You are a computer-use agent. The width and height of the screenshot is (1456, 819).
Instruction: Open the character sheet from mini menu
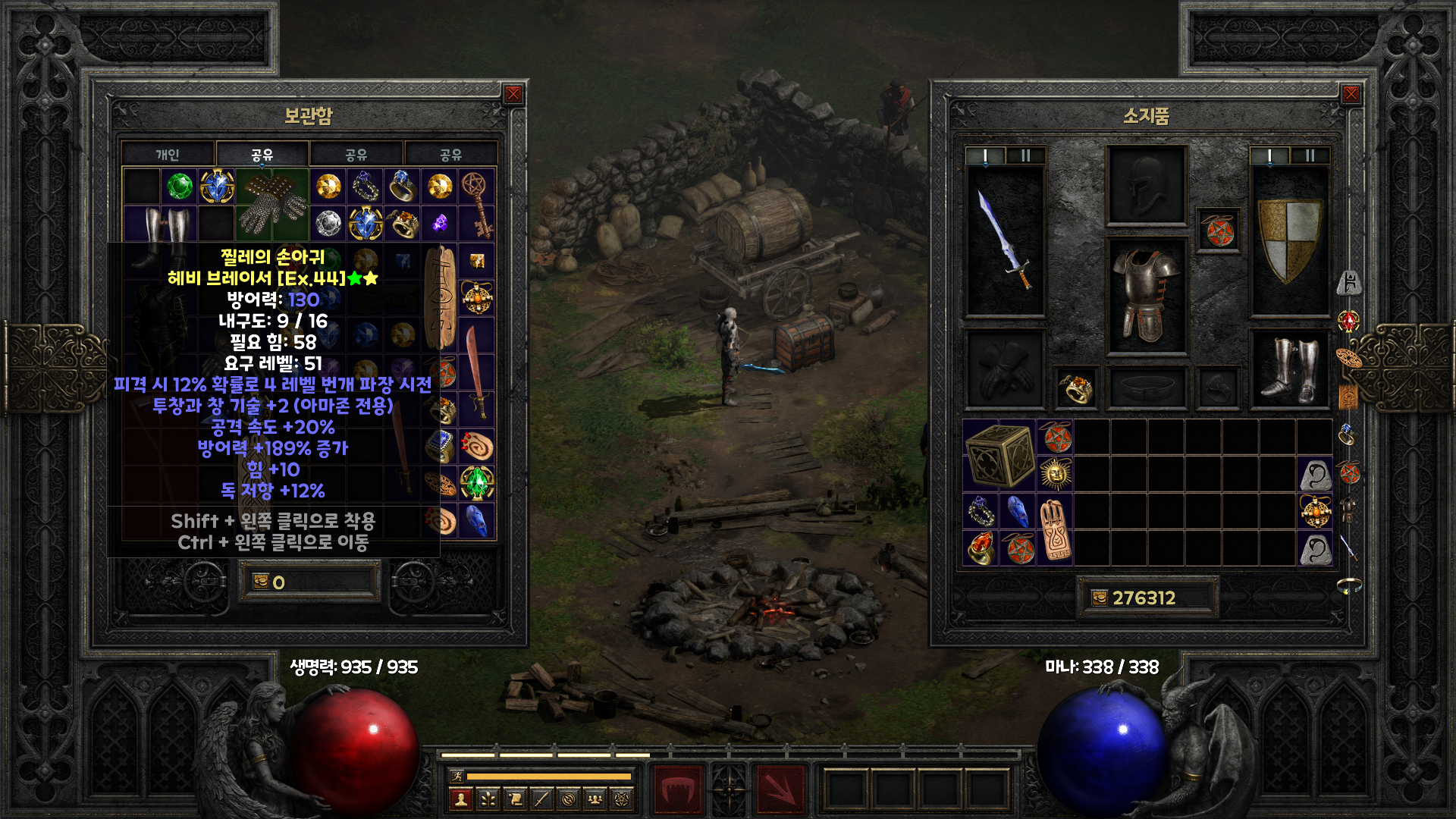461,799
